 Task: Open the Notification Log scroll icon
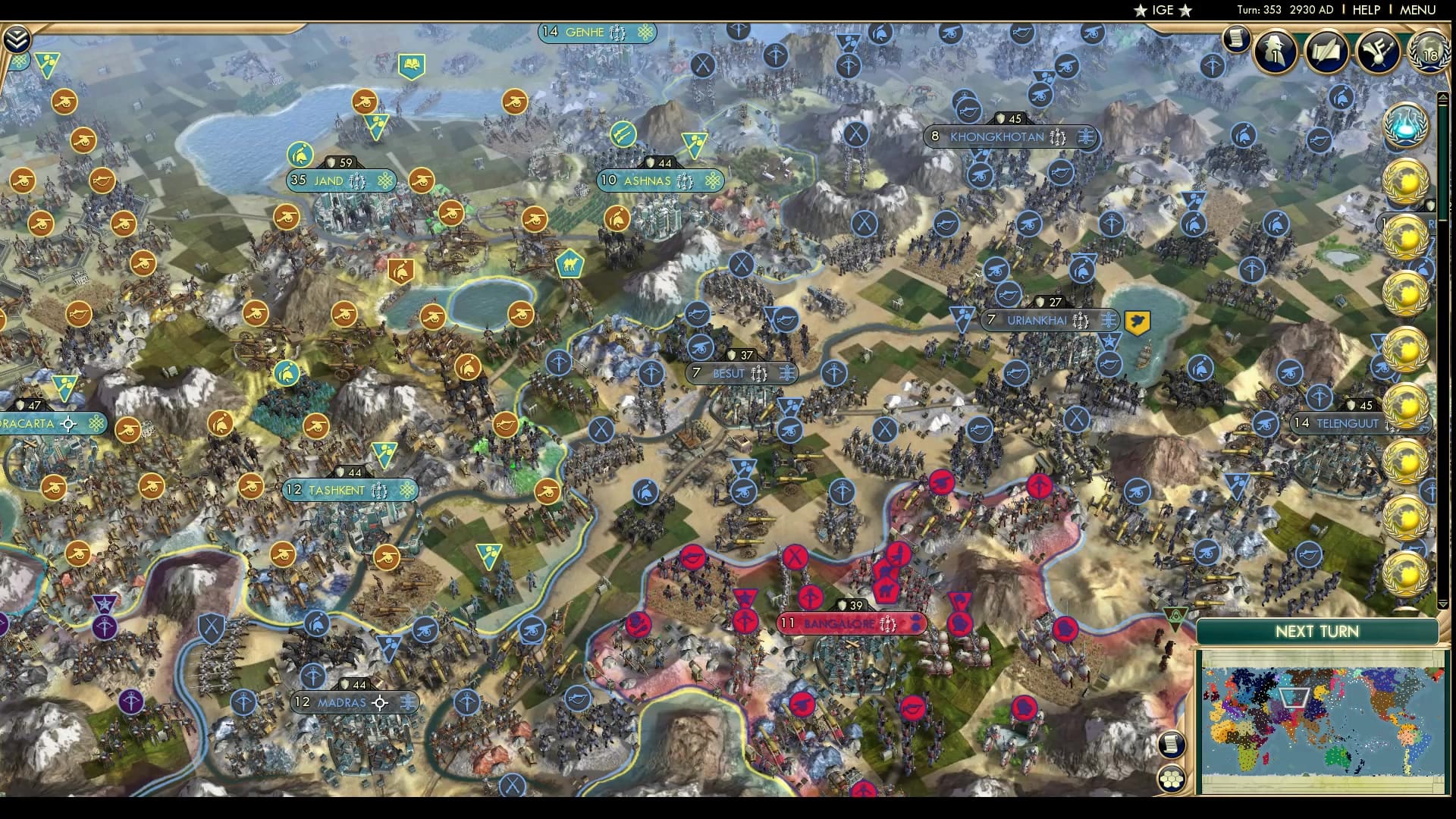pyautogui.click(x=1237, y=39)
